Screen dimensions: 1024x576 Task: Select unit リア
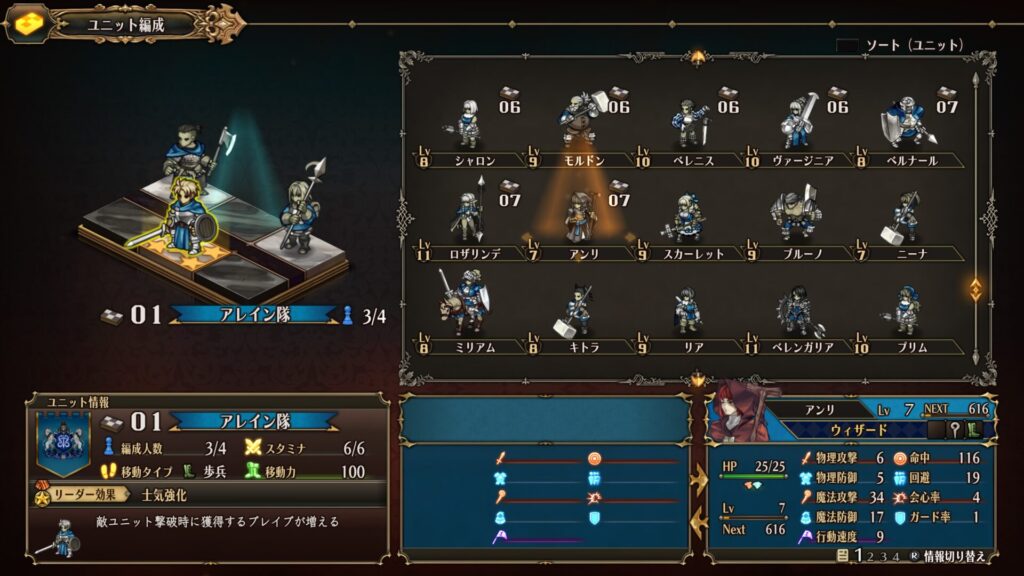click(688, 310)
